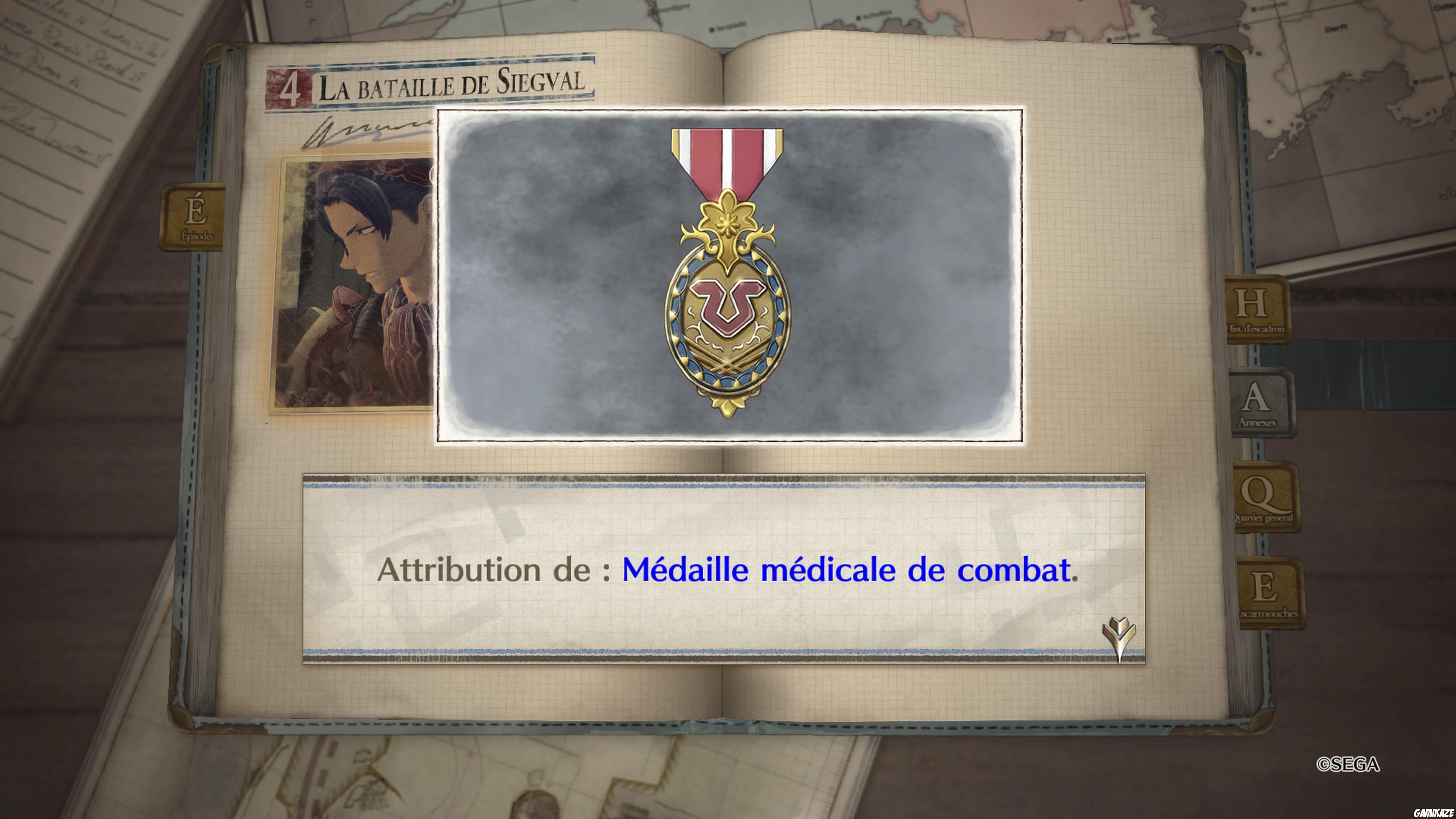Select the red-ribbon medal illustration
This screenshot has height=819, width=1456.
tap(728, 282)
